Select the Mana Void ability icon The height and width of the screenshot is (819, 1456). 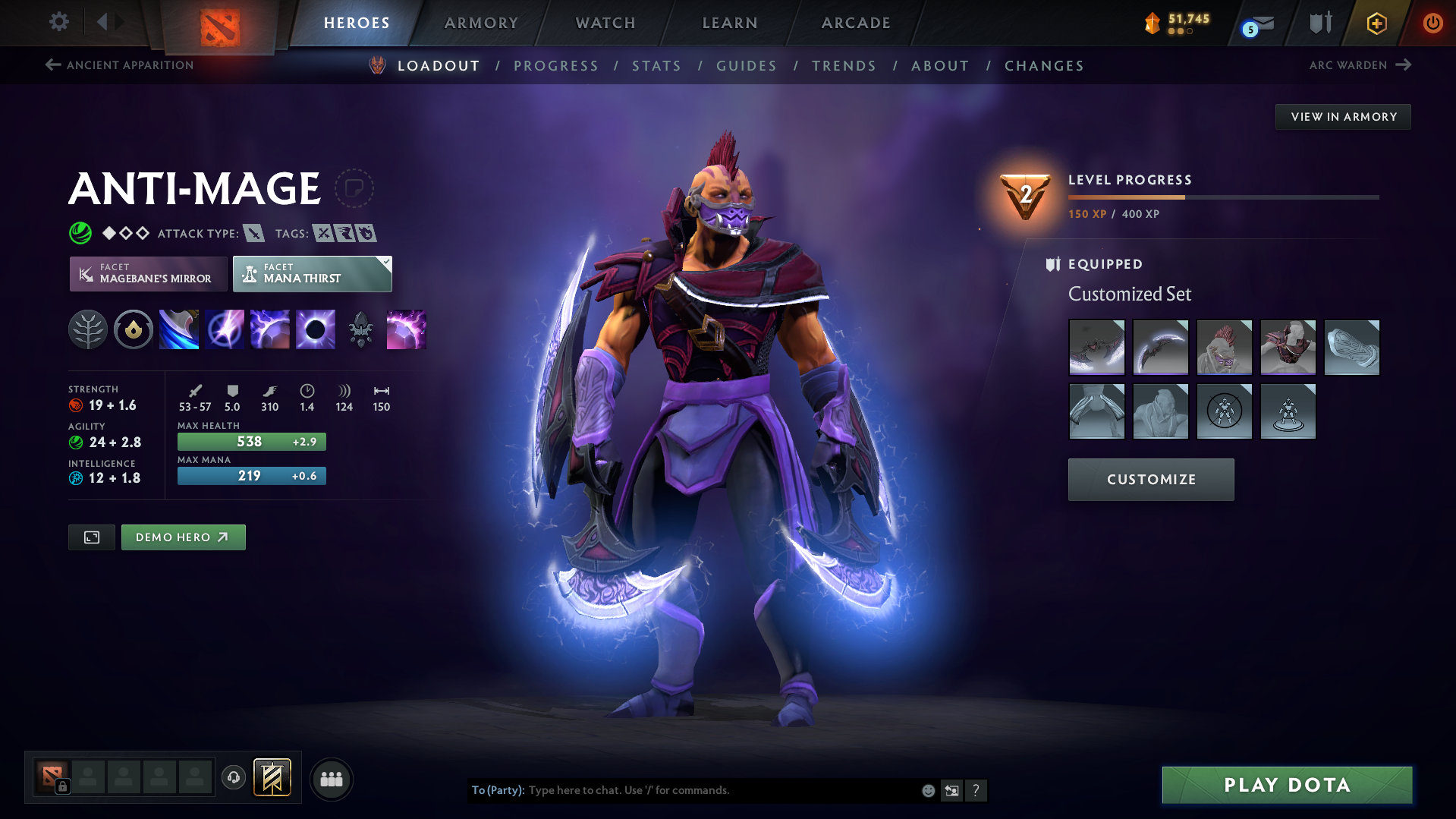pos(316,330)
